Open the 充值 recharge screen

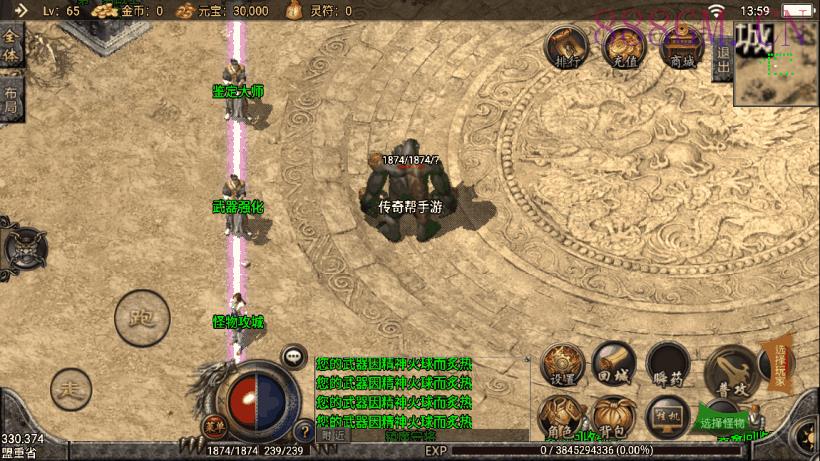625,46
